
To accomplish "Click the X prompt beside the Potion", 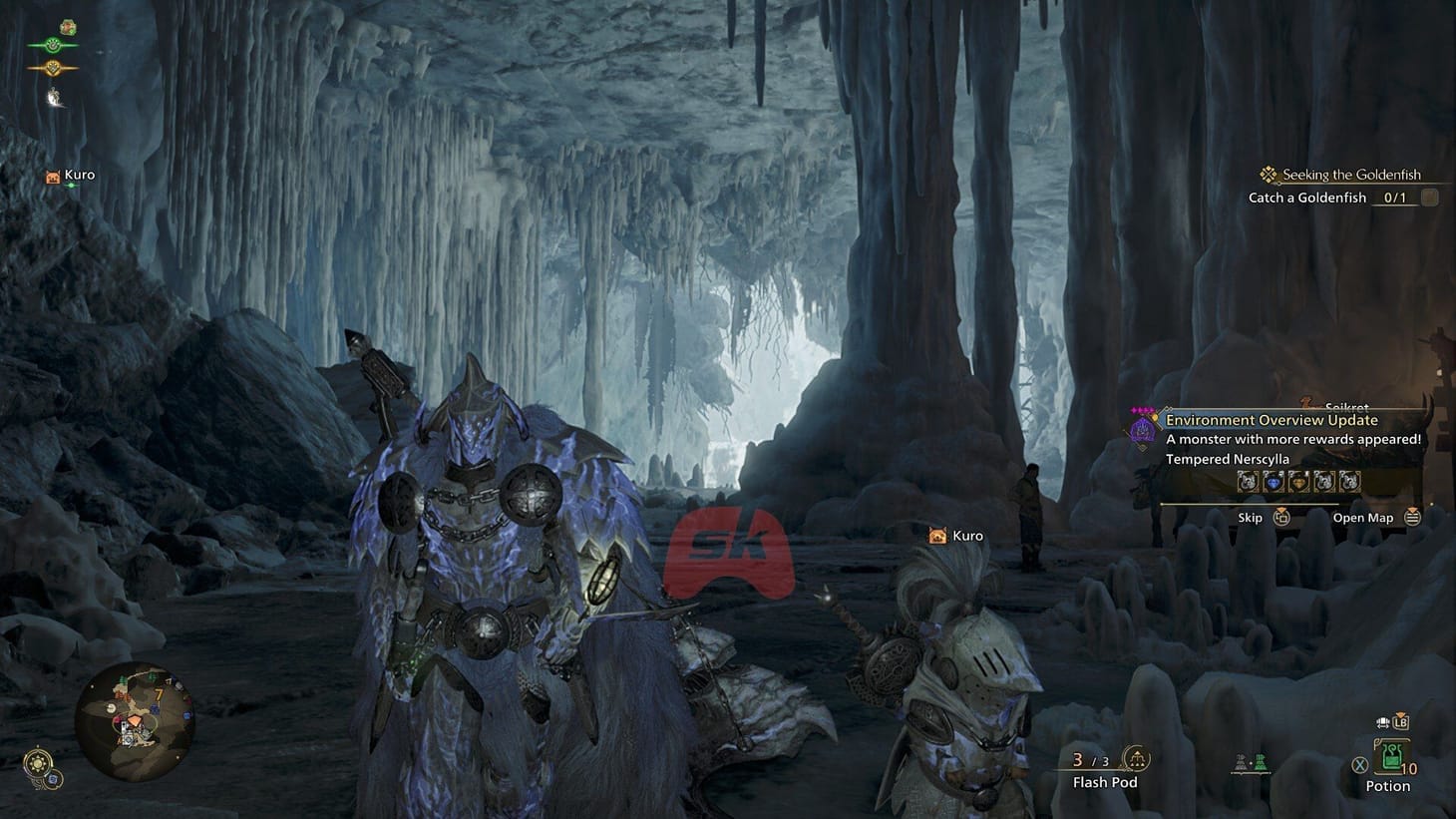I will (x=1359, y=765).
